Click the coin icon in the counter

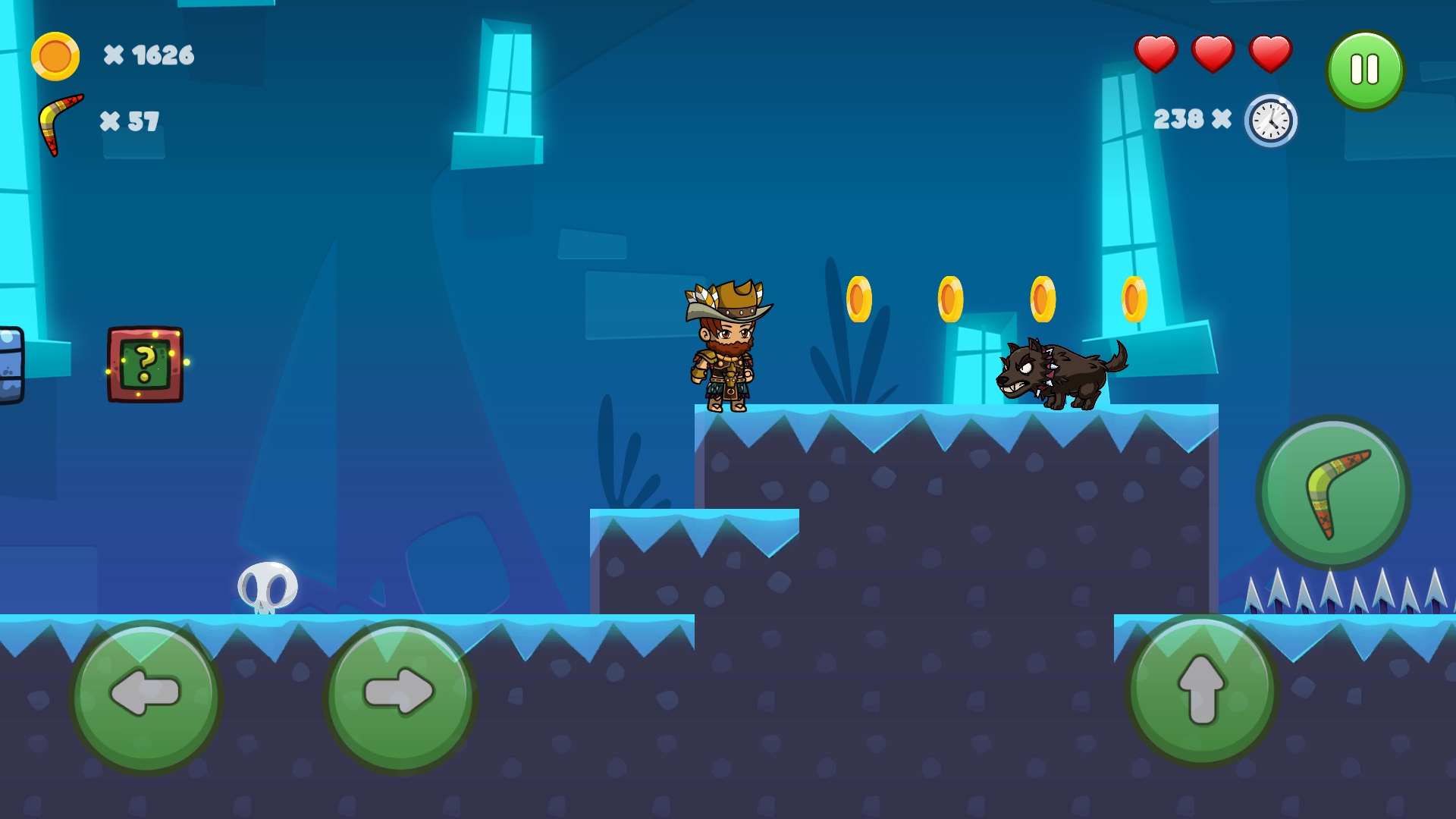coord(54,55)
